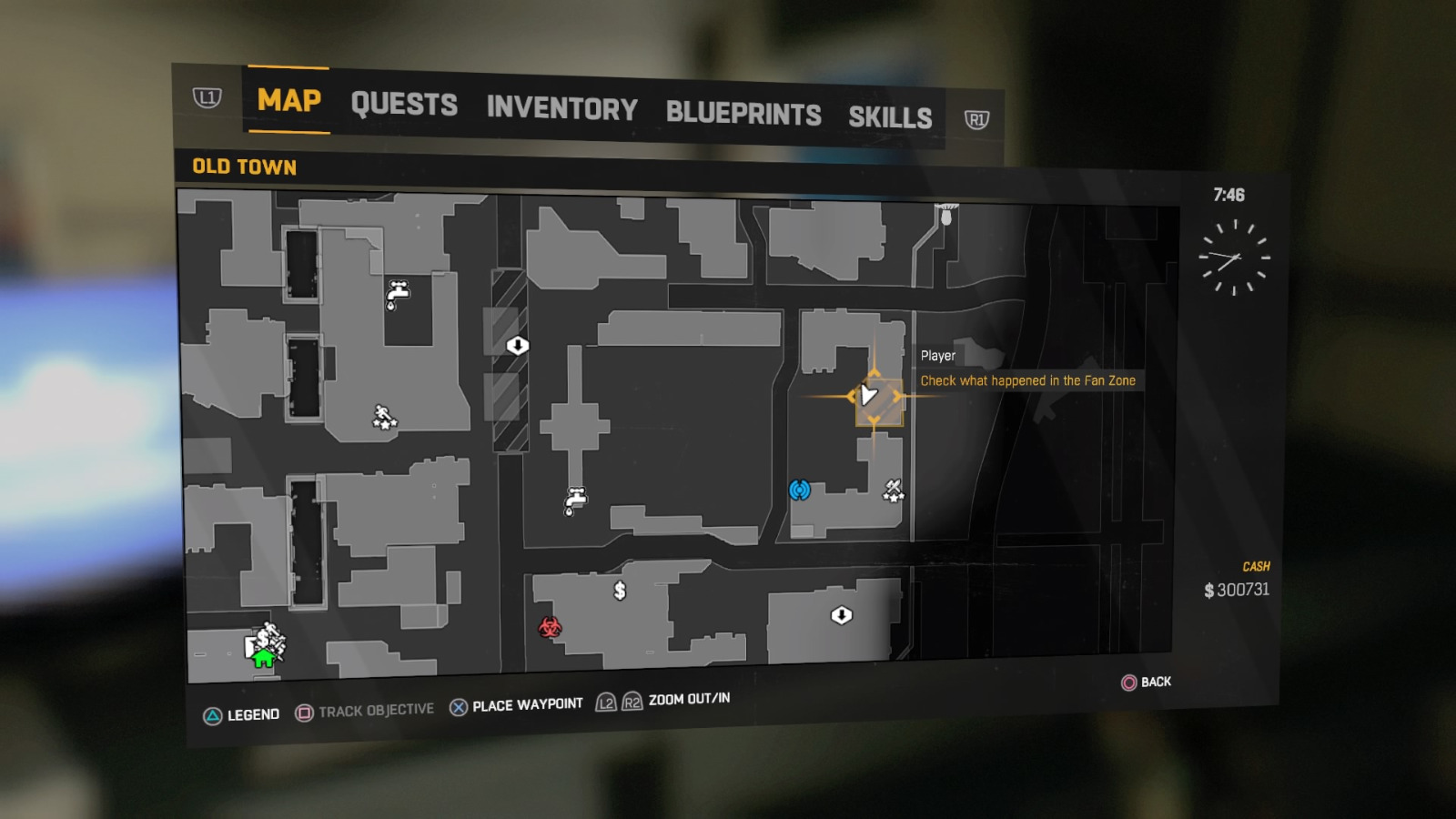The width and height of the screenshot is (1456, 819).
Task: Open the BLUEPRINTS tab
Action: click(743, 115)
